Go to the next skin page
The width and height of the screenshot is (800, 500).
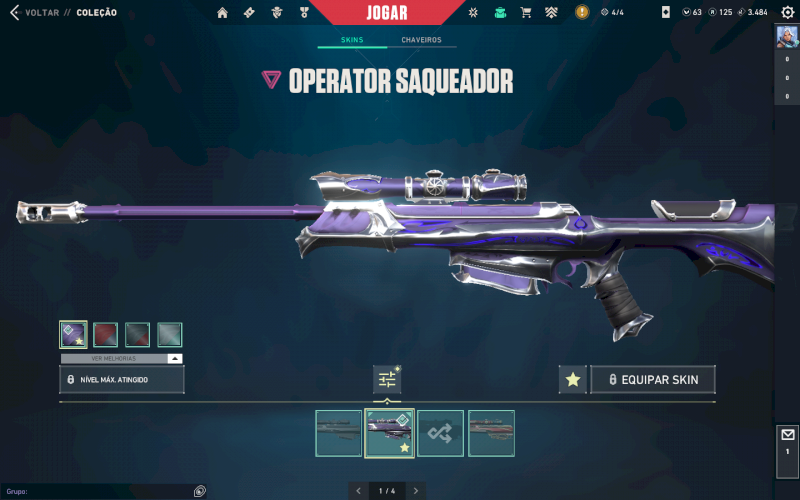[416, 490]
